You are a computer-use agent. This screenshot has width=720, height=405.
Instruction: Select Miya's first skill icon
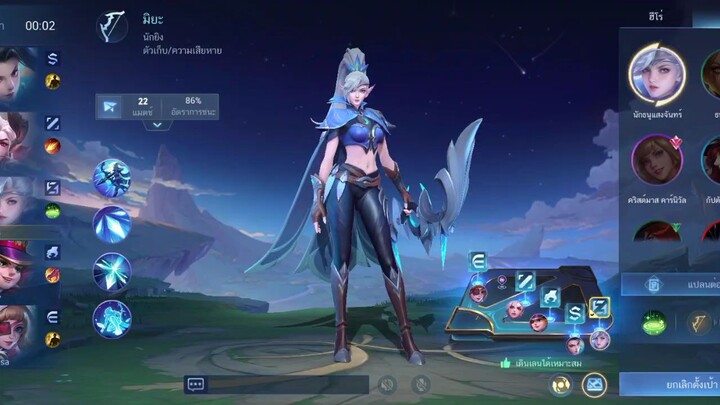coord(112,178)
